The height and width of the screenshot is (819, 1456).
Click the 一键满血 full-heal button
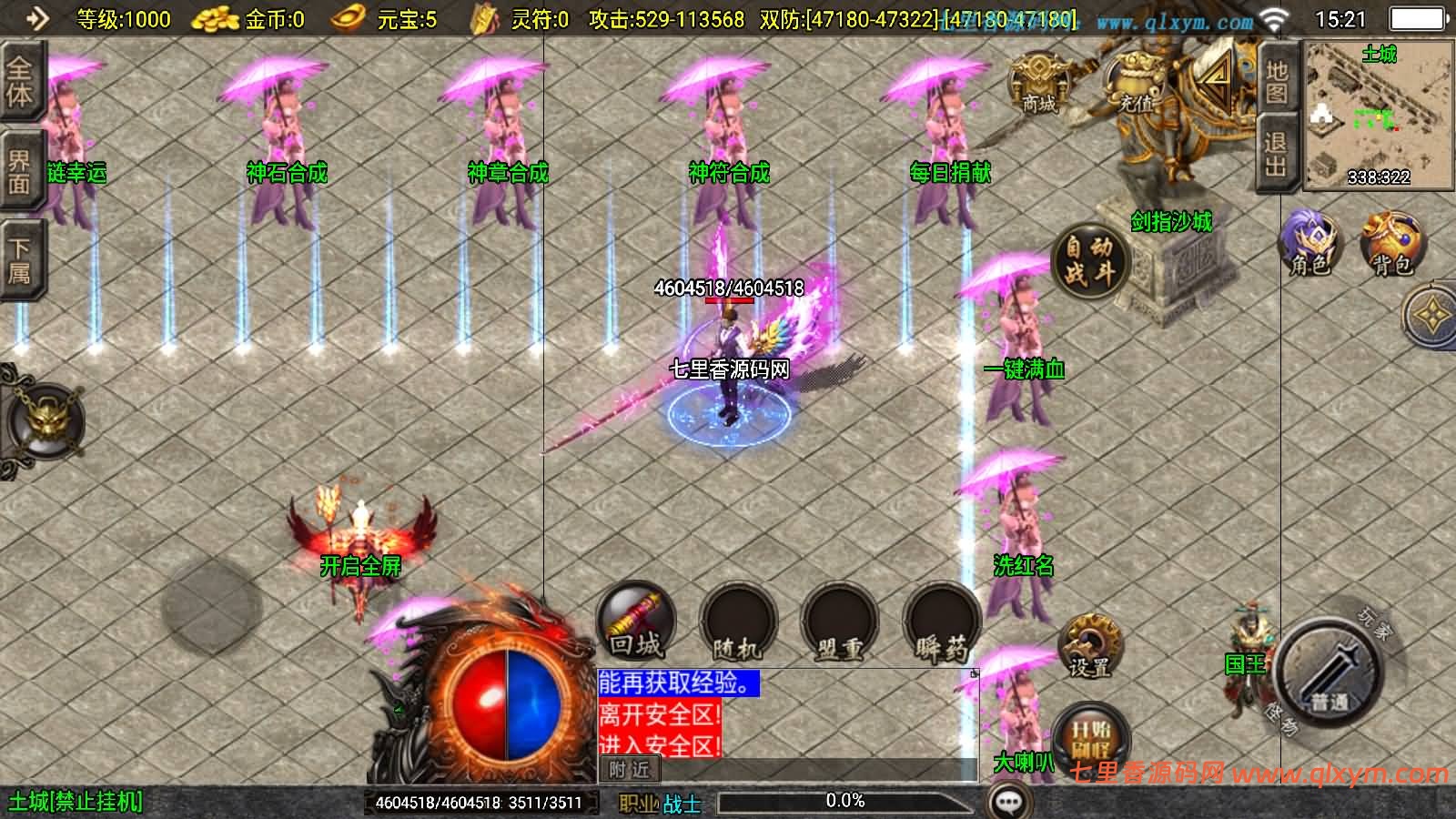[x=1026, y=369]
